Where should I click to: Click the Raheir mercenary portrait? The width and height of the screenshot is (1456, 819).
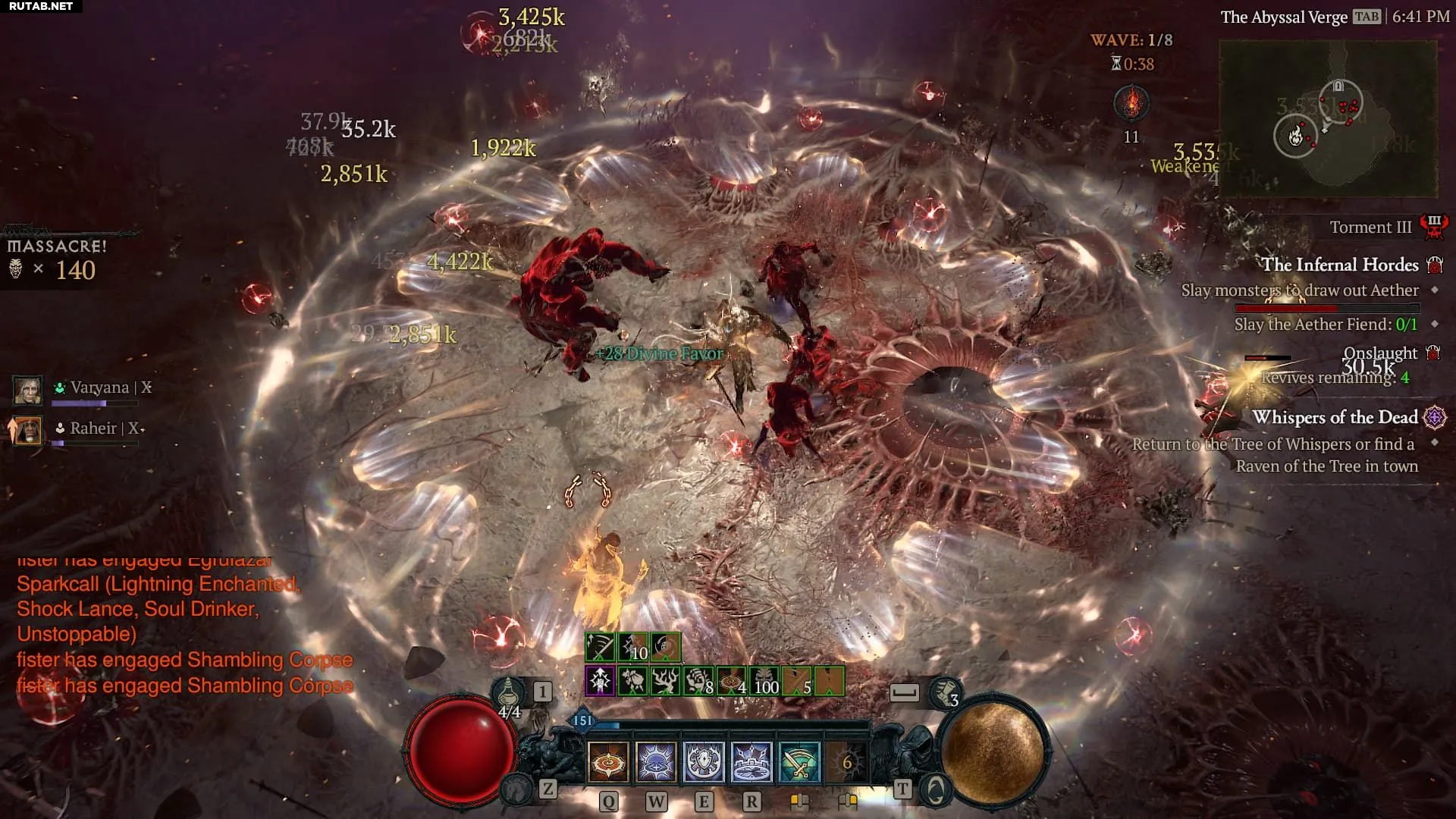pyautogui.click(x=28, y=430)
